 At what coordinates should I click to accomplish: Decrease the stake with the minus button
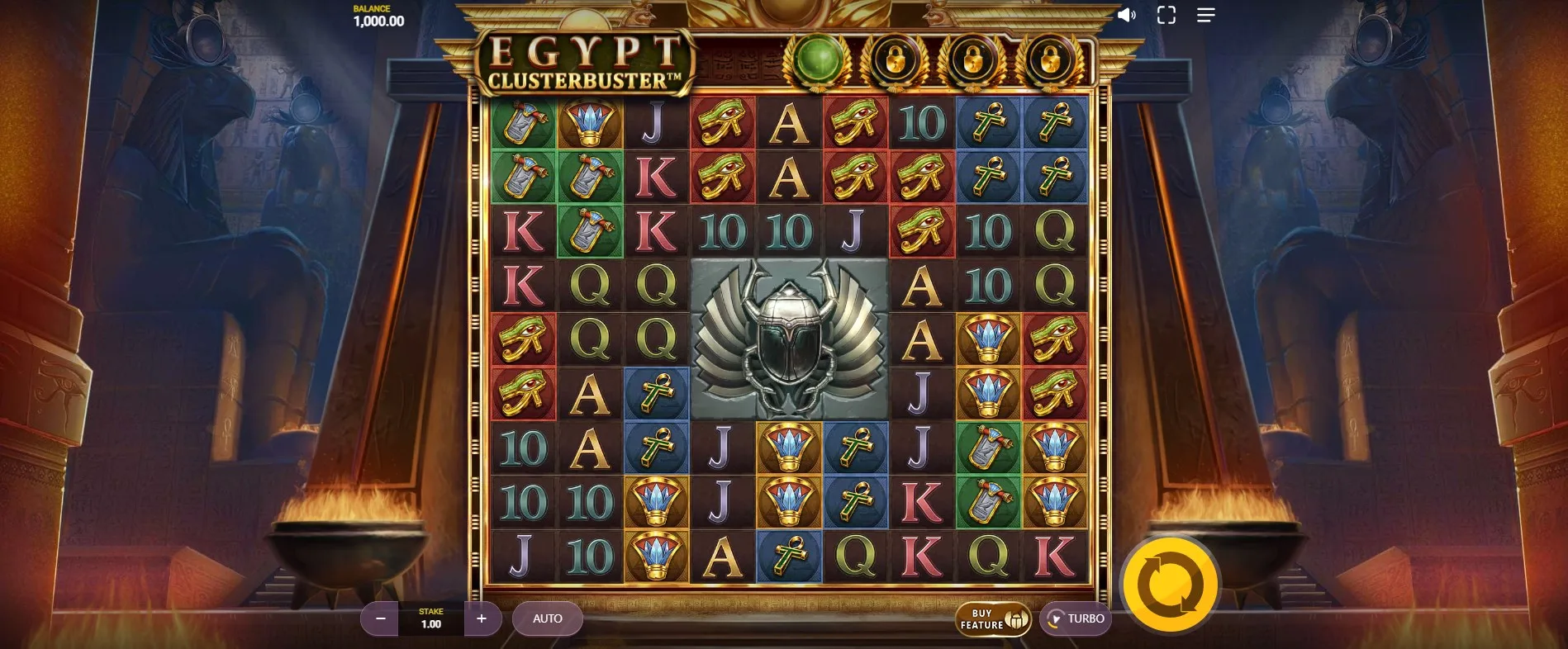point(380,618)
